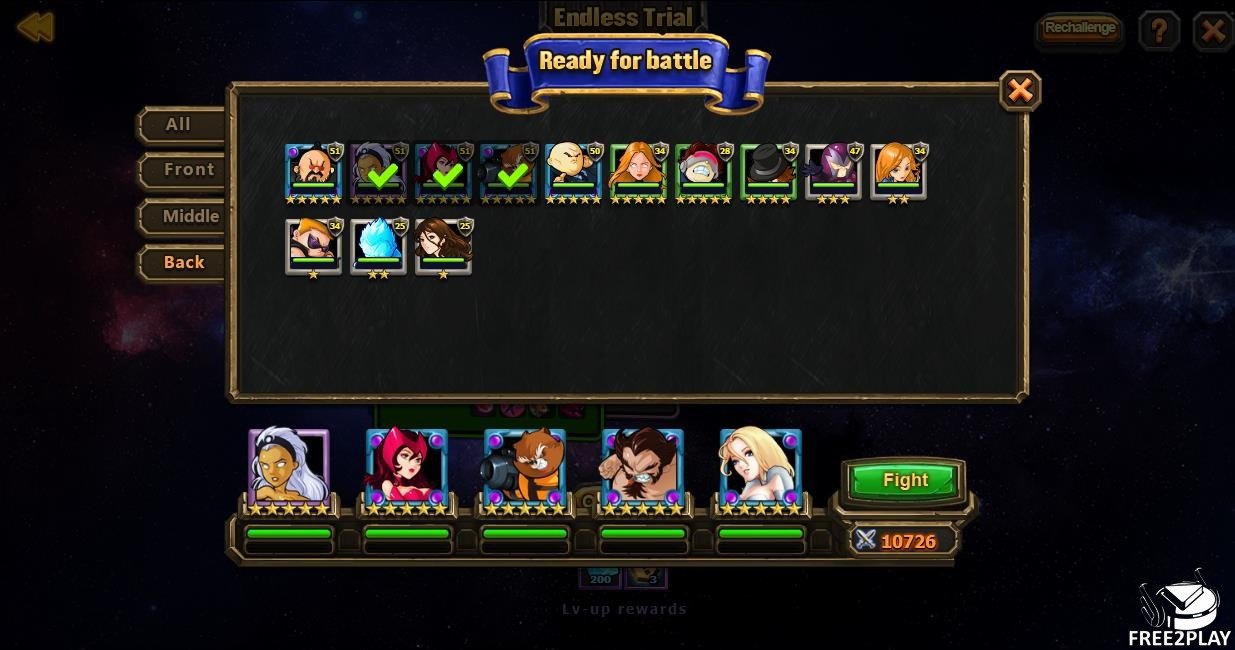Viewport: 1235px width, 650px height.
Task: Close the Ready for battle panel
Action: [x=1019, y=91]
